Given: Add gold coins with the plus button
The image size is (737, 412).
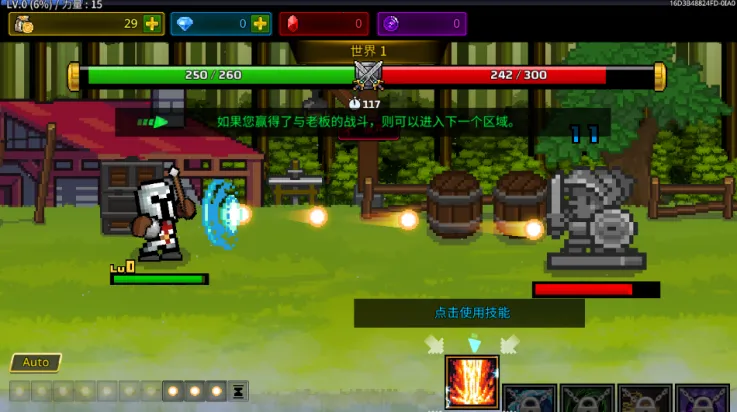Looking at the screenshot, I should [x=151, y=23].
